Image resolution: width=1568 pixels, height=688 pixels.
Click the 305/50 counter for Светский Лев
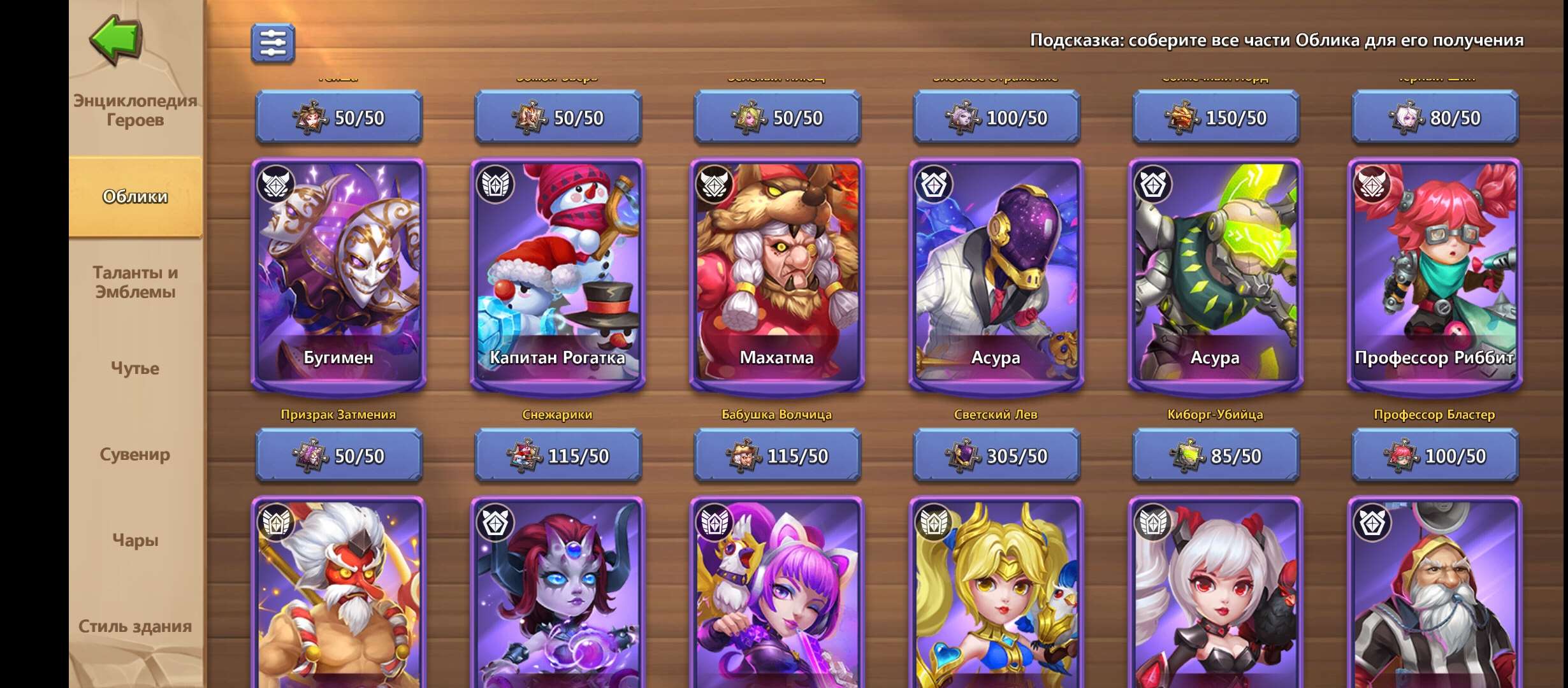998,455
